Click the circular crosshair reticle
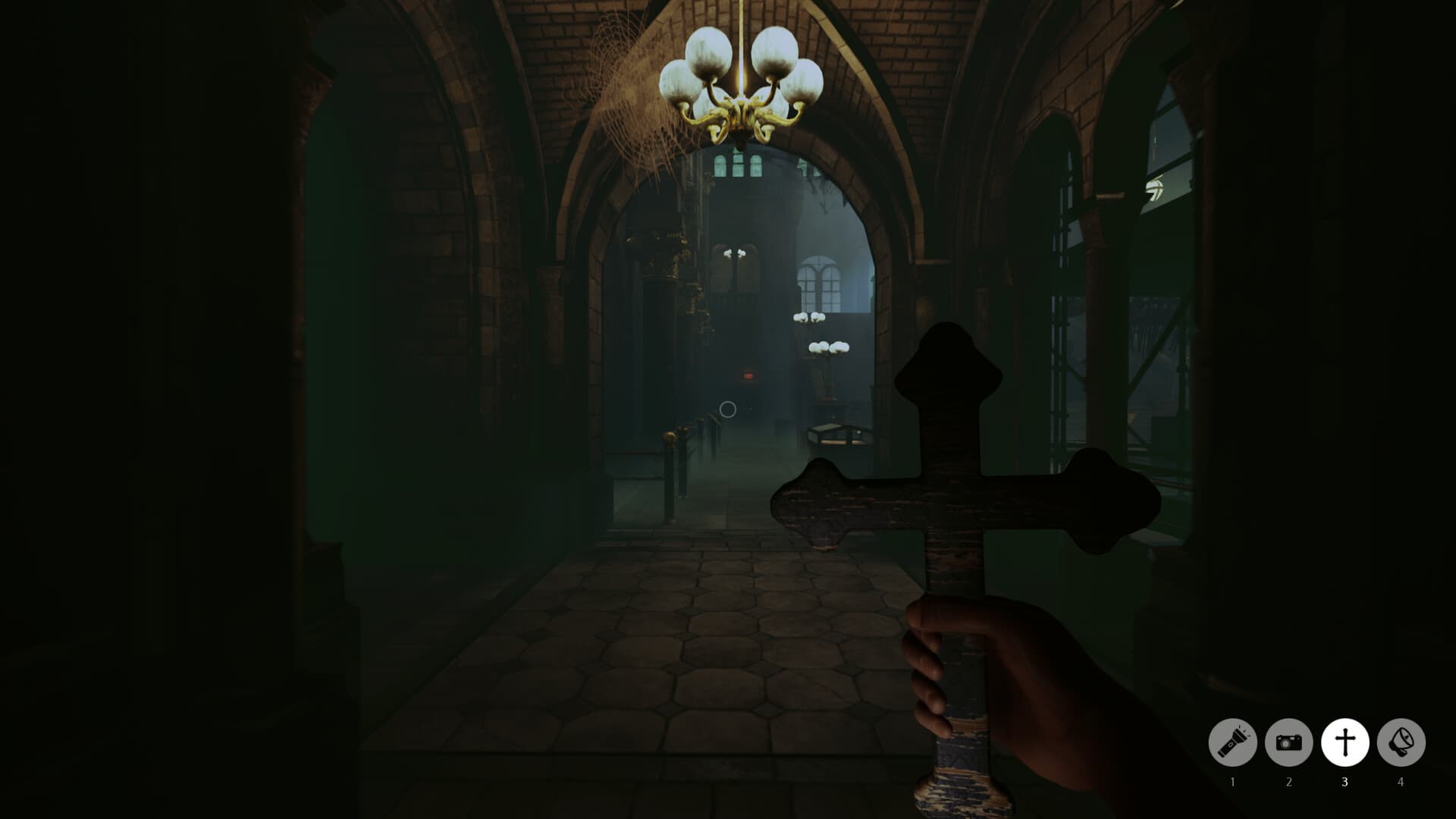 click(x=727, y=410)
